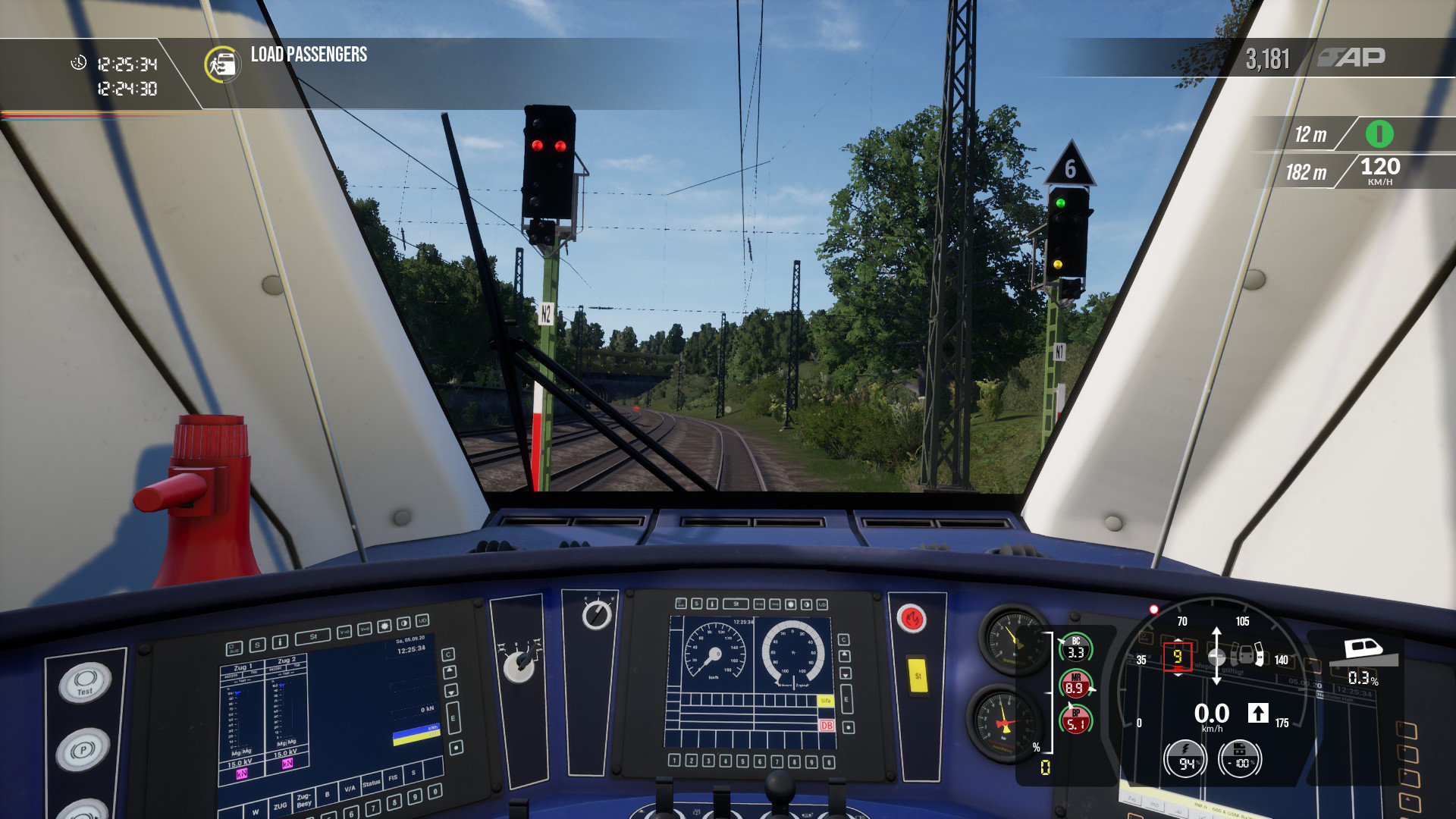
Task: Click the green next-signal indicator
Action: [1379, 134]
